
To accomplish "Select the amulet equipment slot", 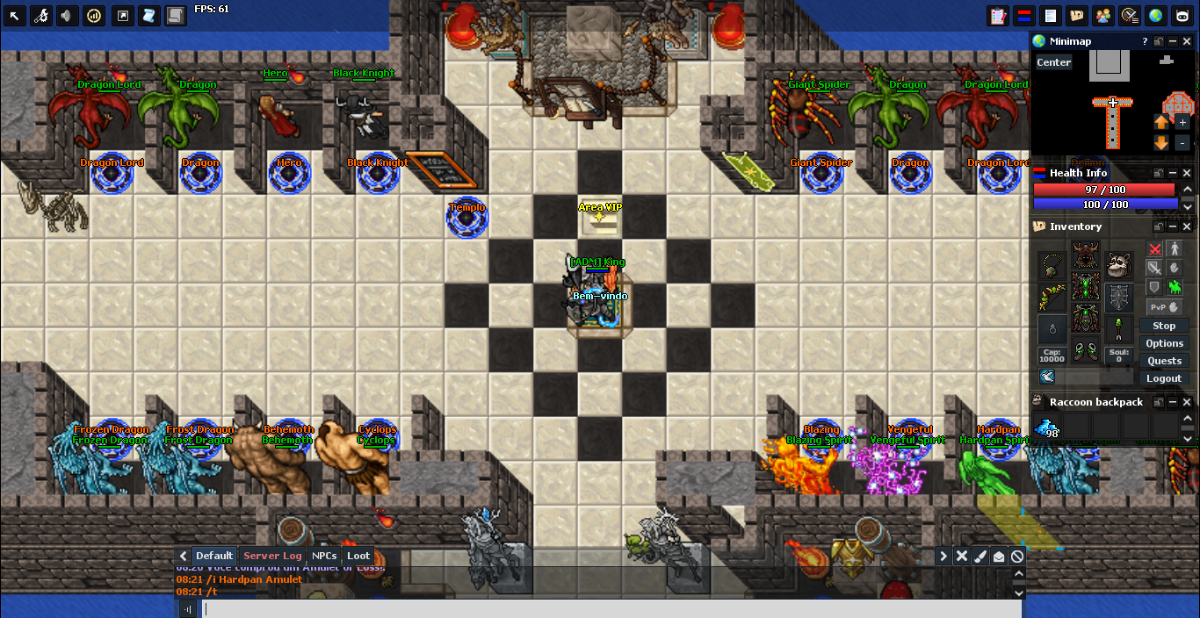I will click(x=1052, y=263).
